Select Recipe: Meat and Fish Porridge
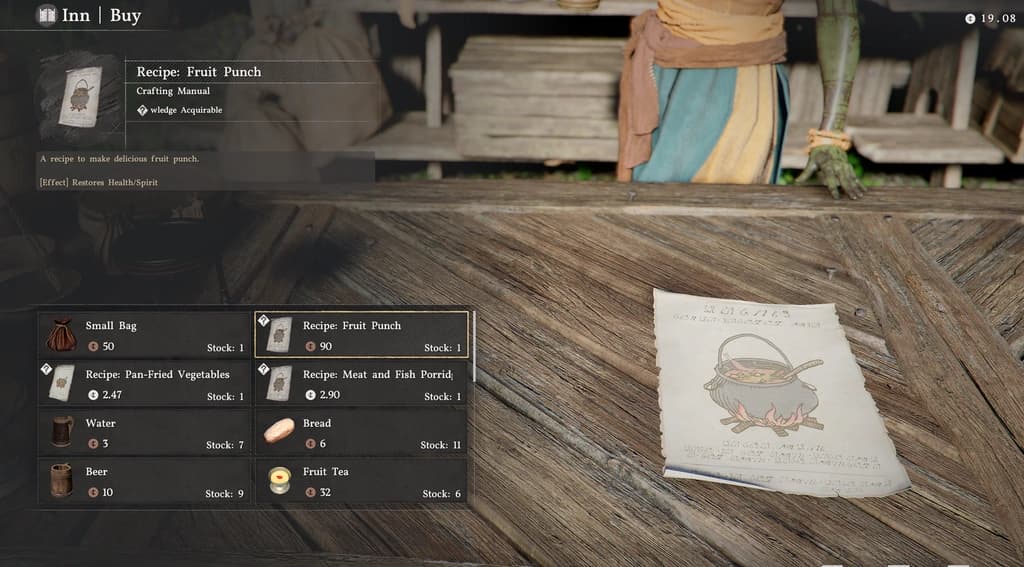The width and height of the screenshot is (1024, 567). pos(362,384)
